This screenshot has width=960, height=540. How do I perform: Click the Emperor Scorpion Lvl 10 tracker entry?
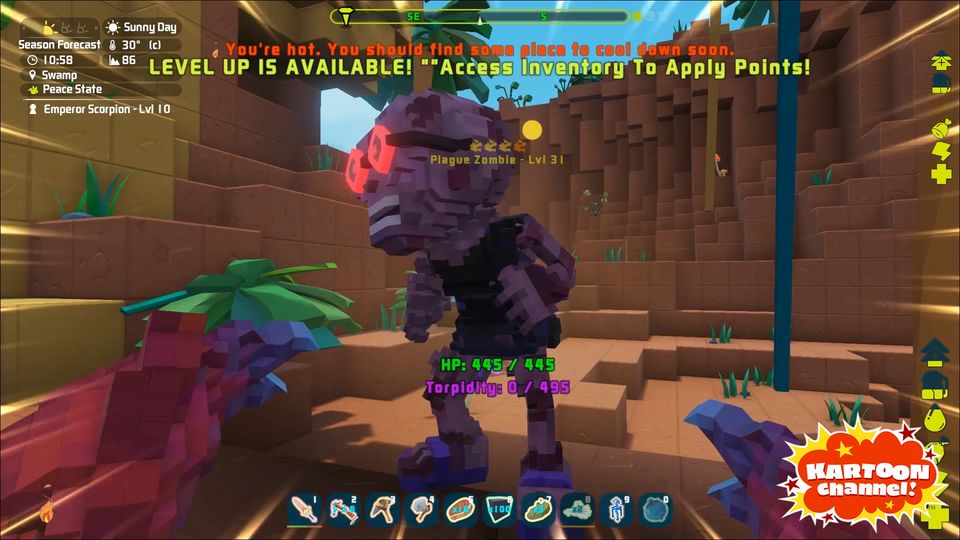[100, 109]
